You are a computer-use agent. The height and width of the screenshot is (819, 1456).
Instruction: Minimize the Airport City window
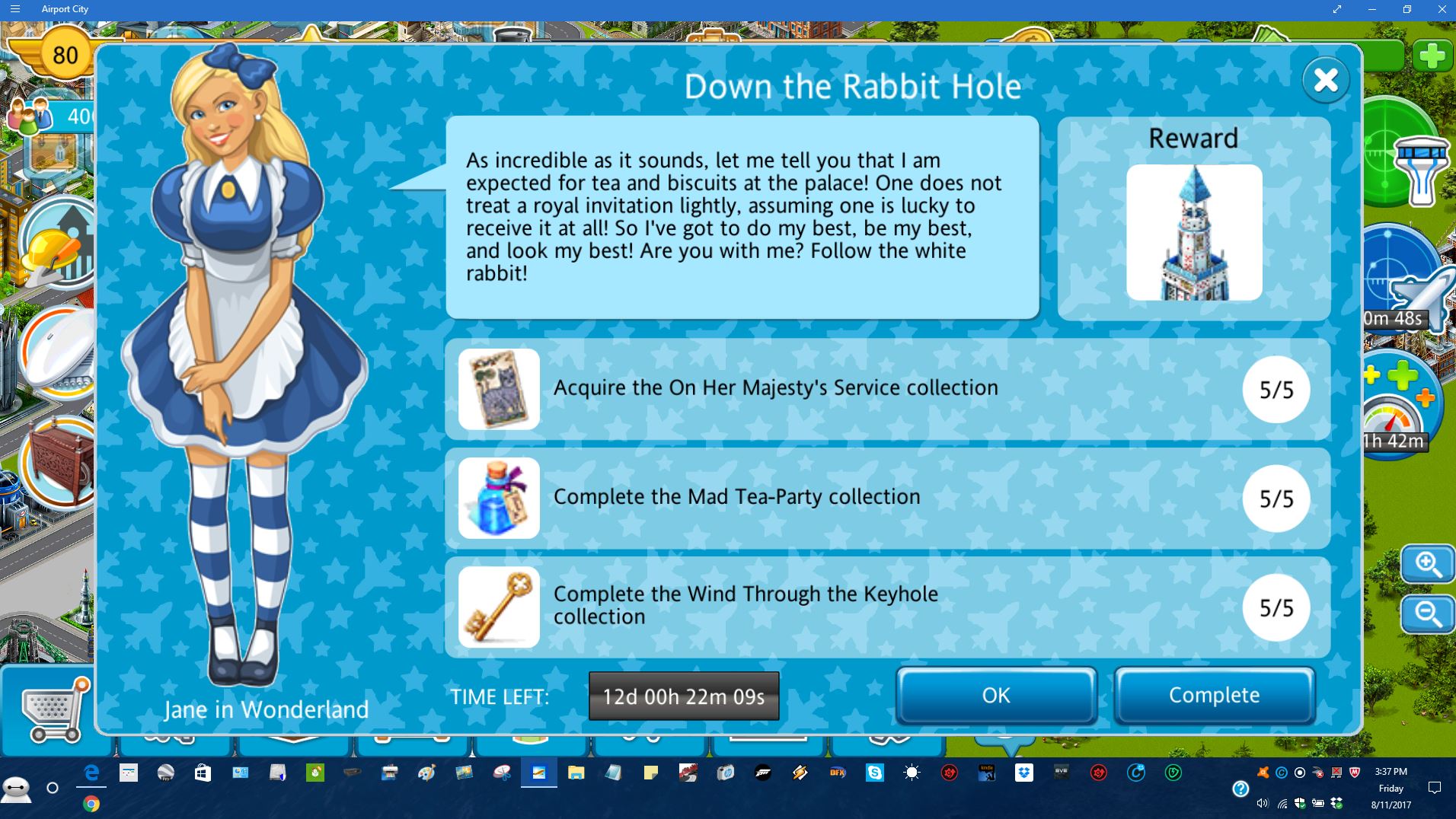click(1372, 9)
